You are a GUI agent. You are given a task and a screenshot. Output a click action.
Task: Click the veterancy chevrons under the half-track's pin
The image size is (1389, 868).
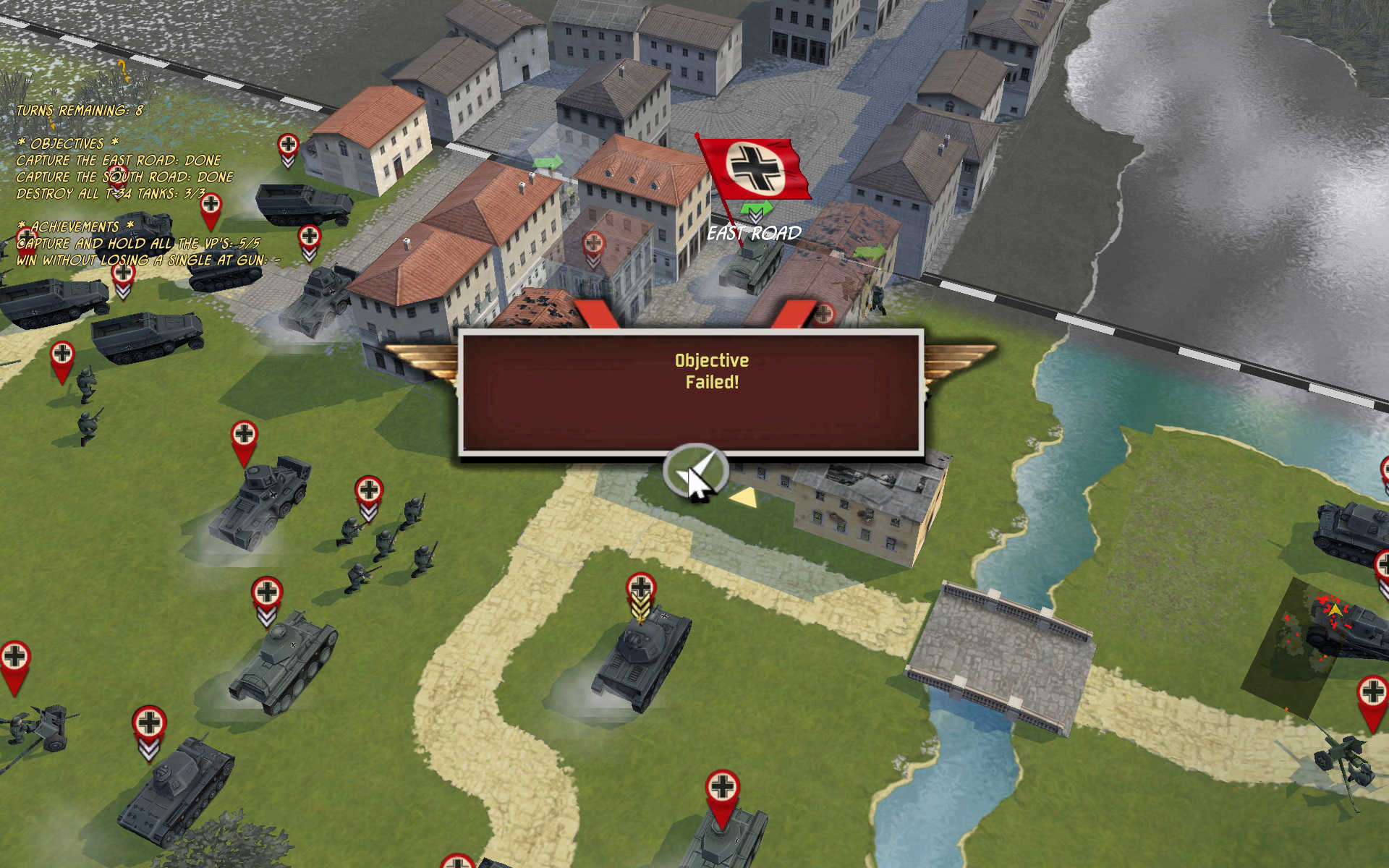(x=310, y=255)
